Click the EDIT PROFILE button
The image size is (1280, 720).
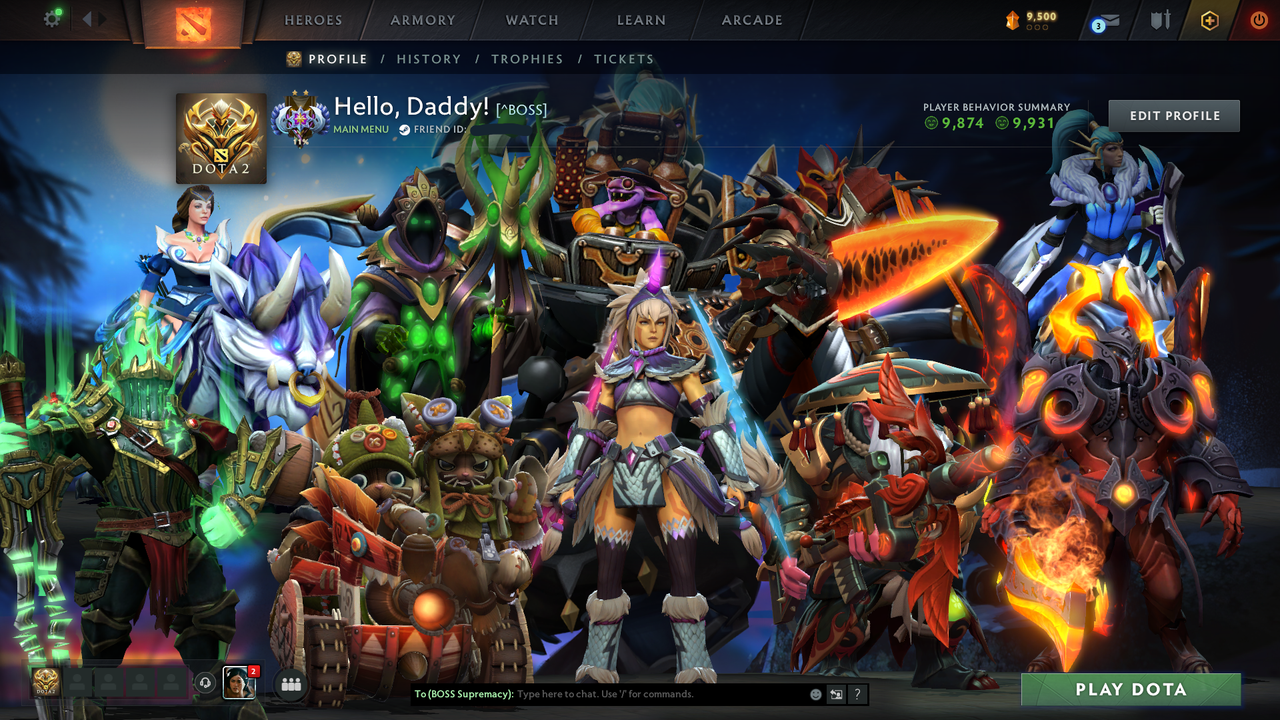tap(1173, 115)
